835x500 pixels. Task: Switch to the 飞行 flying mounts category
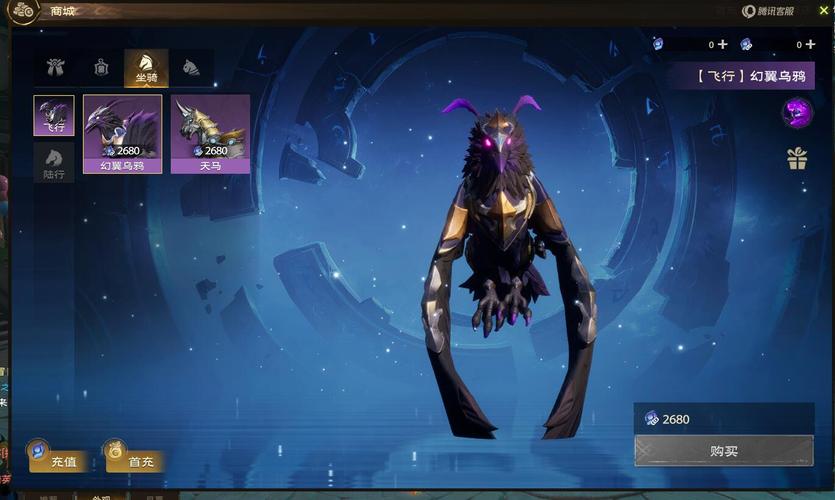tap(54, 116)
